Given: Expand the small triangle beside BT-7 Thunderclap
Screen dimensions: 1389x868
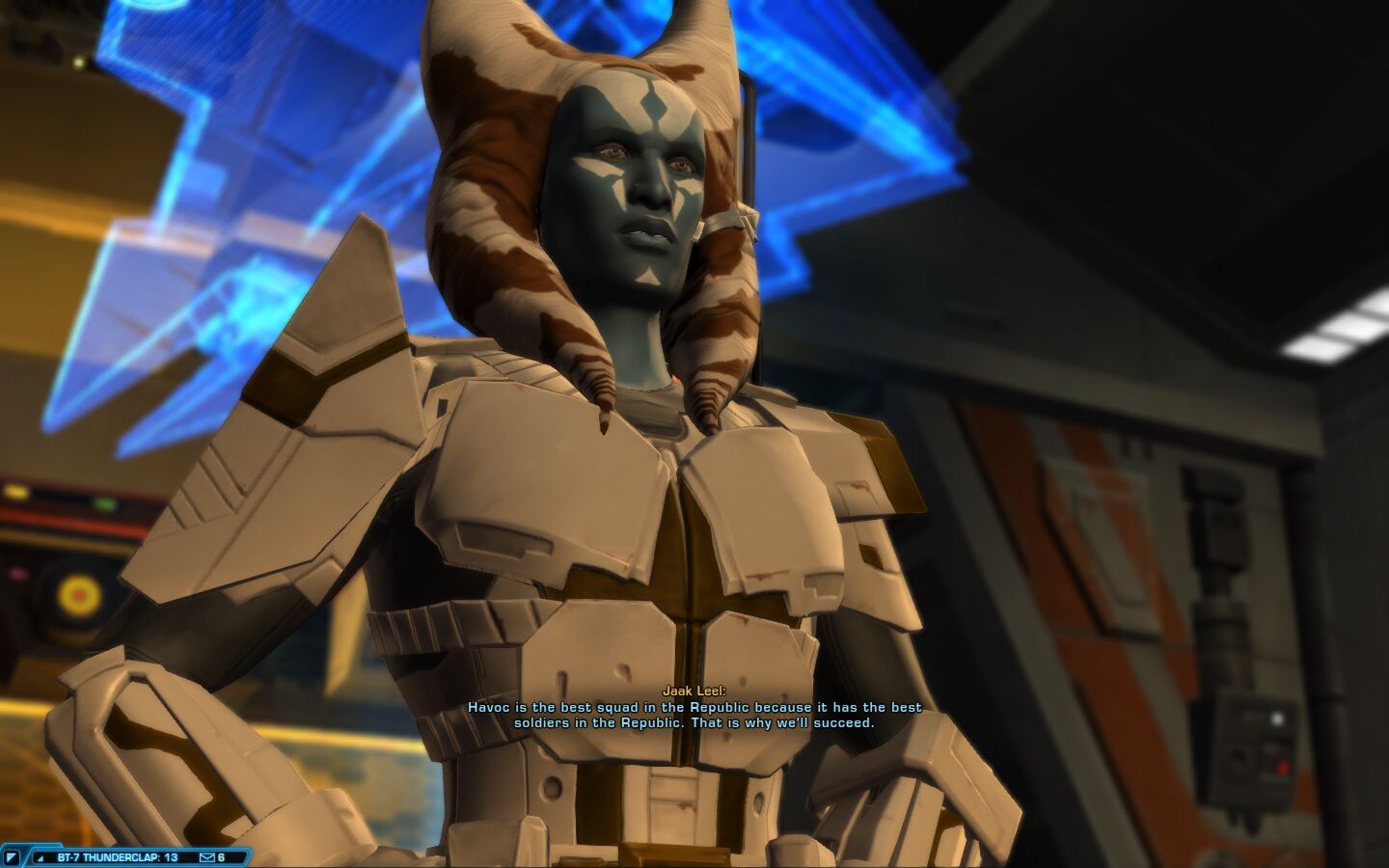Looking at the screenshot, I should pos(41,856).
